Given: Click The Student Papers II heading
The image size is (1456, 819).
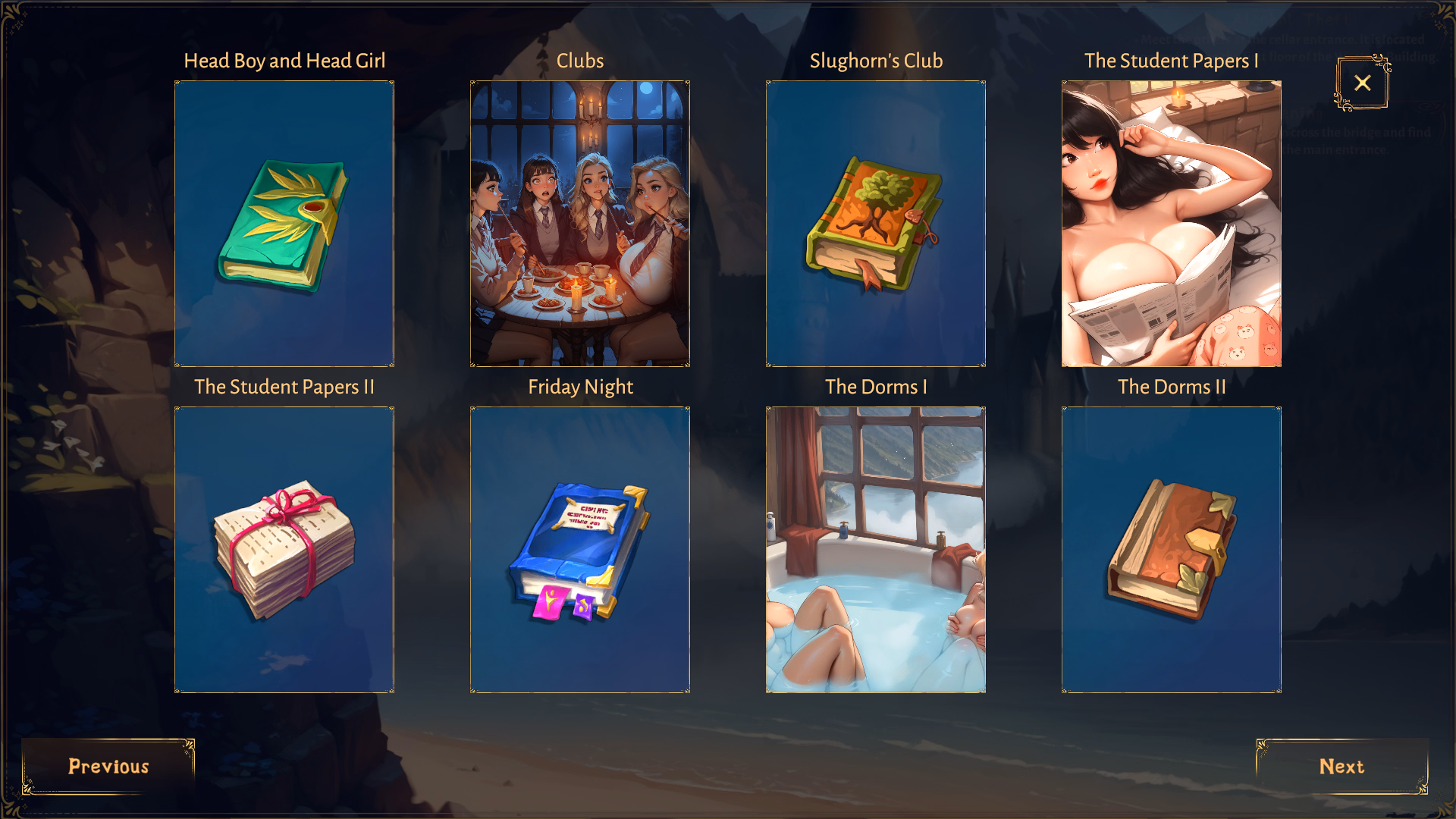Looking at the screenshot, I should click(x=284, y=387).
